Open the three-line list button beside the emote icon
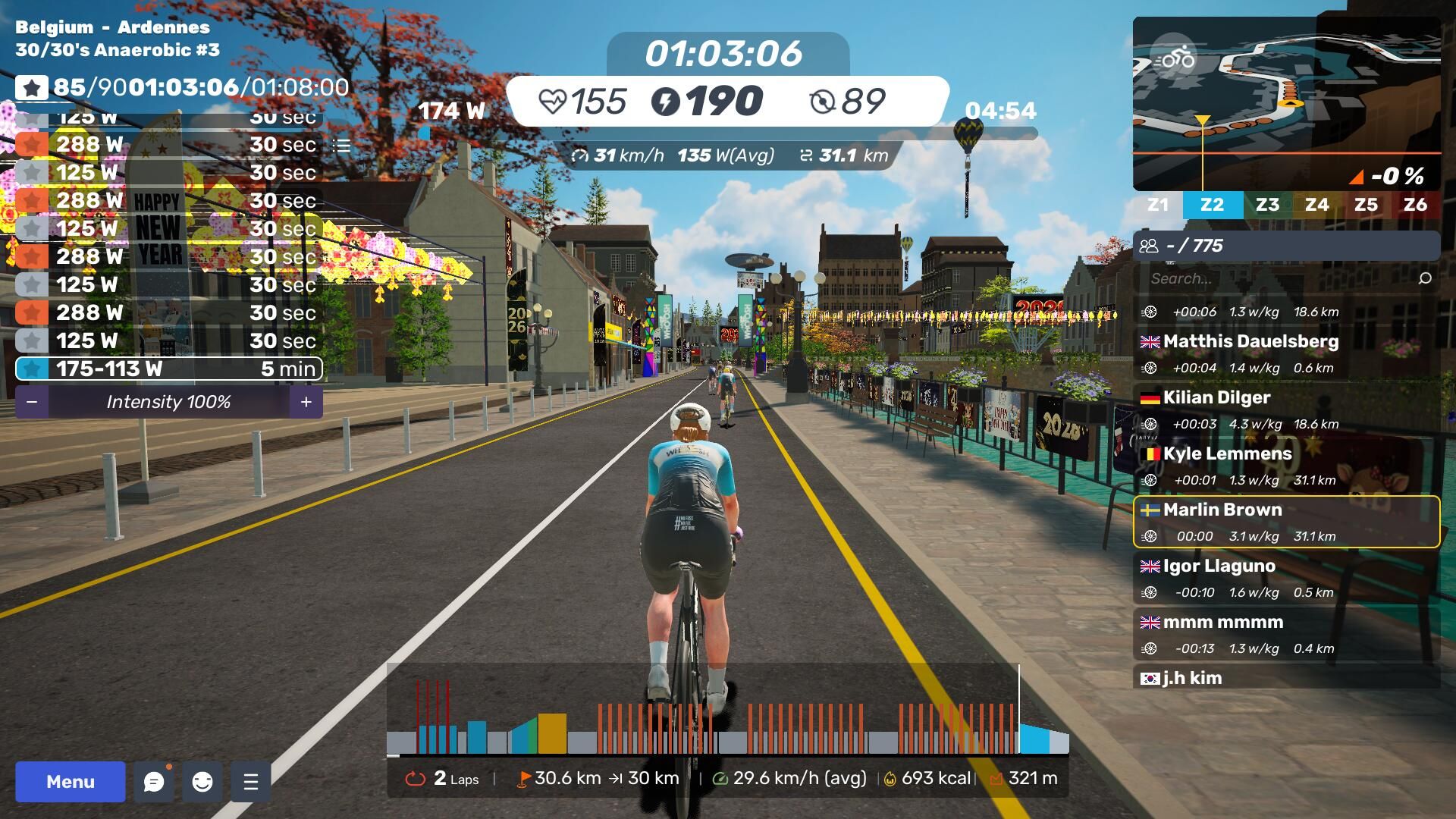The width and height of the screenshot is (1456, 819). click(x=251, y=782)
